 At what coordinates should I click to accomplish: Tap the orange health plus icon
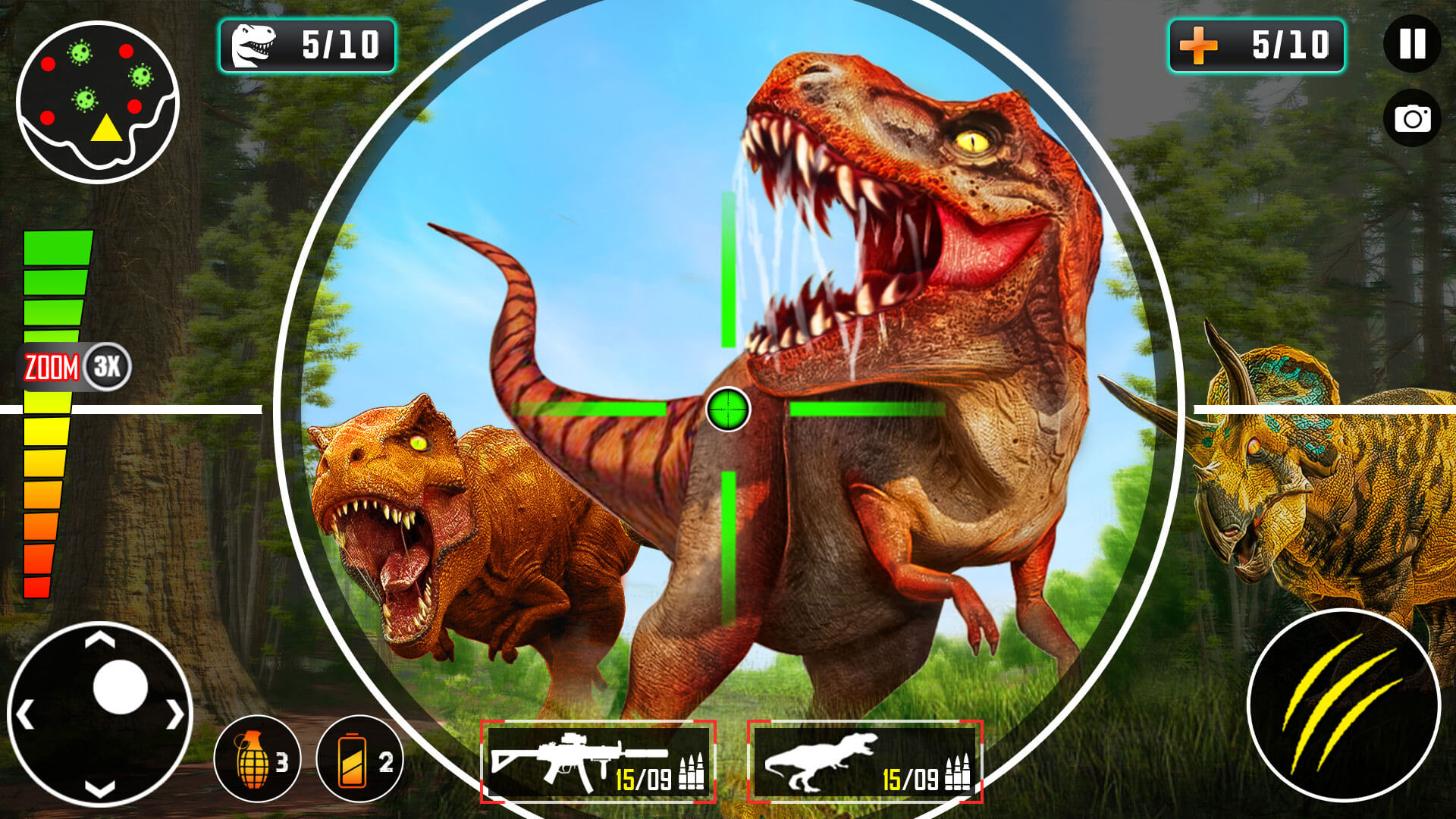tap(1200, 45)
